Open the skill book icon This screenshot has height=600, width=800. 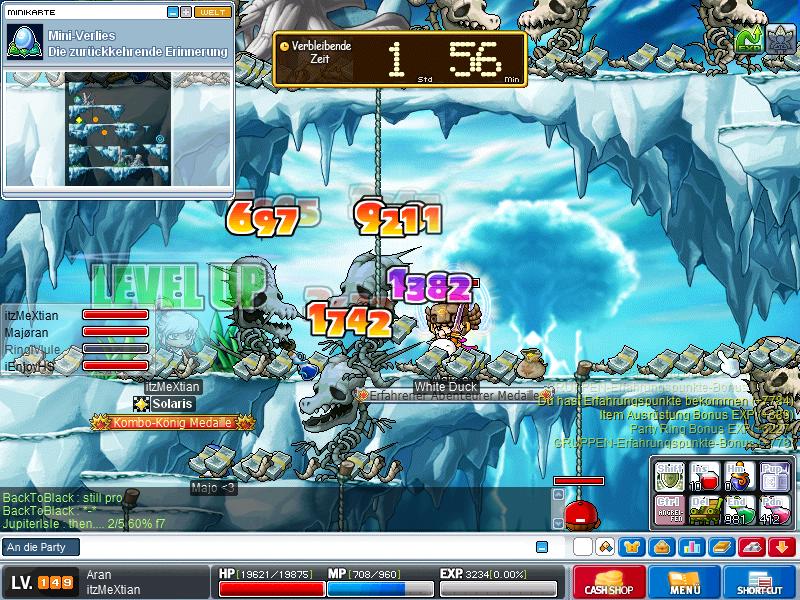coord(722,547)
